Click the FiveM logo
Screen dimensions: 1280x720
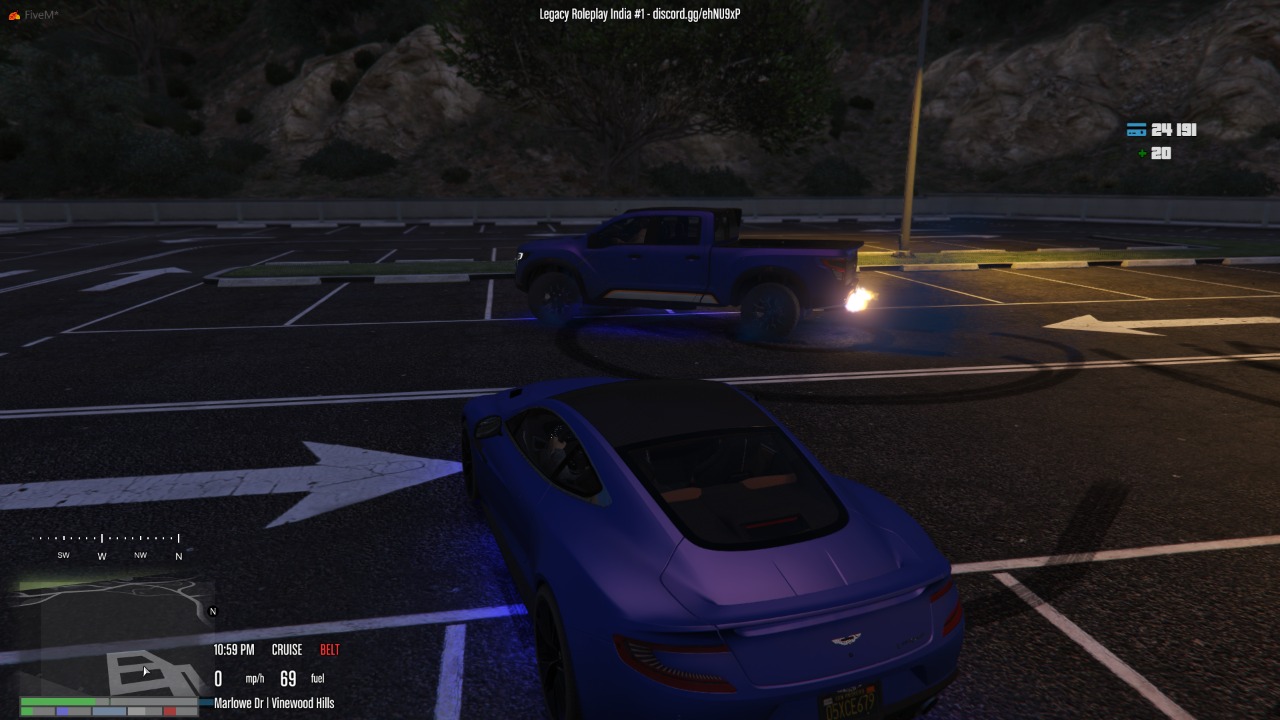[x=14, y=15]
